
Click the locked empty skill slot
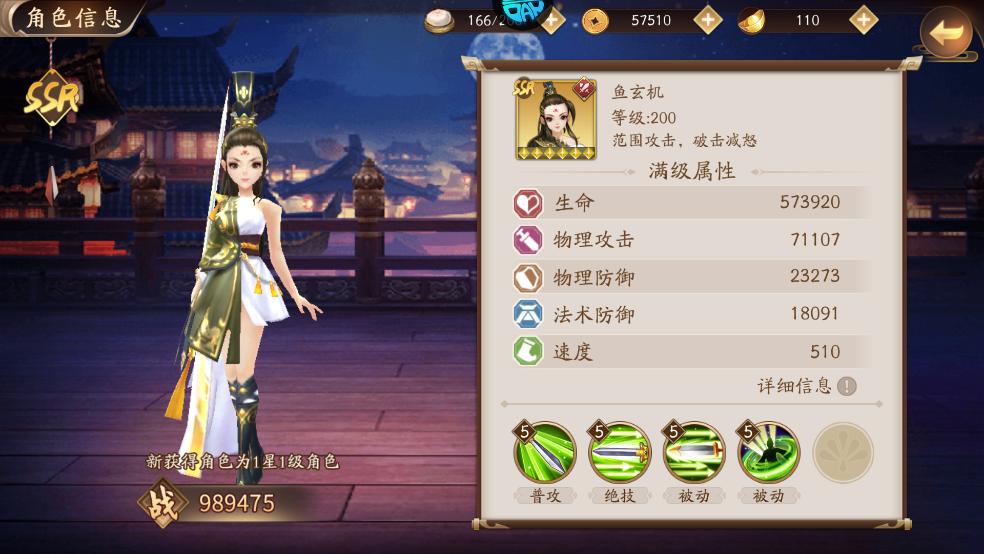[x=843, y=453]
